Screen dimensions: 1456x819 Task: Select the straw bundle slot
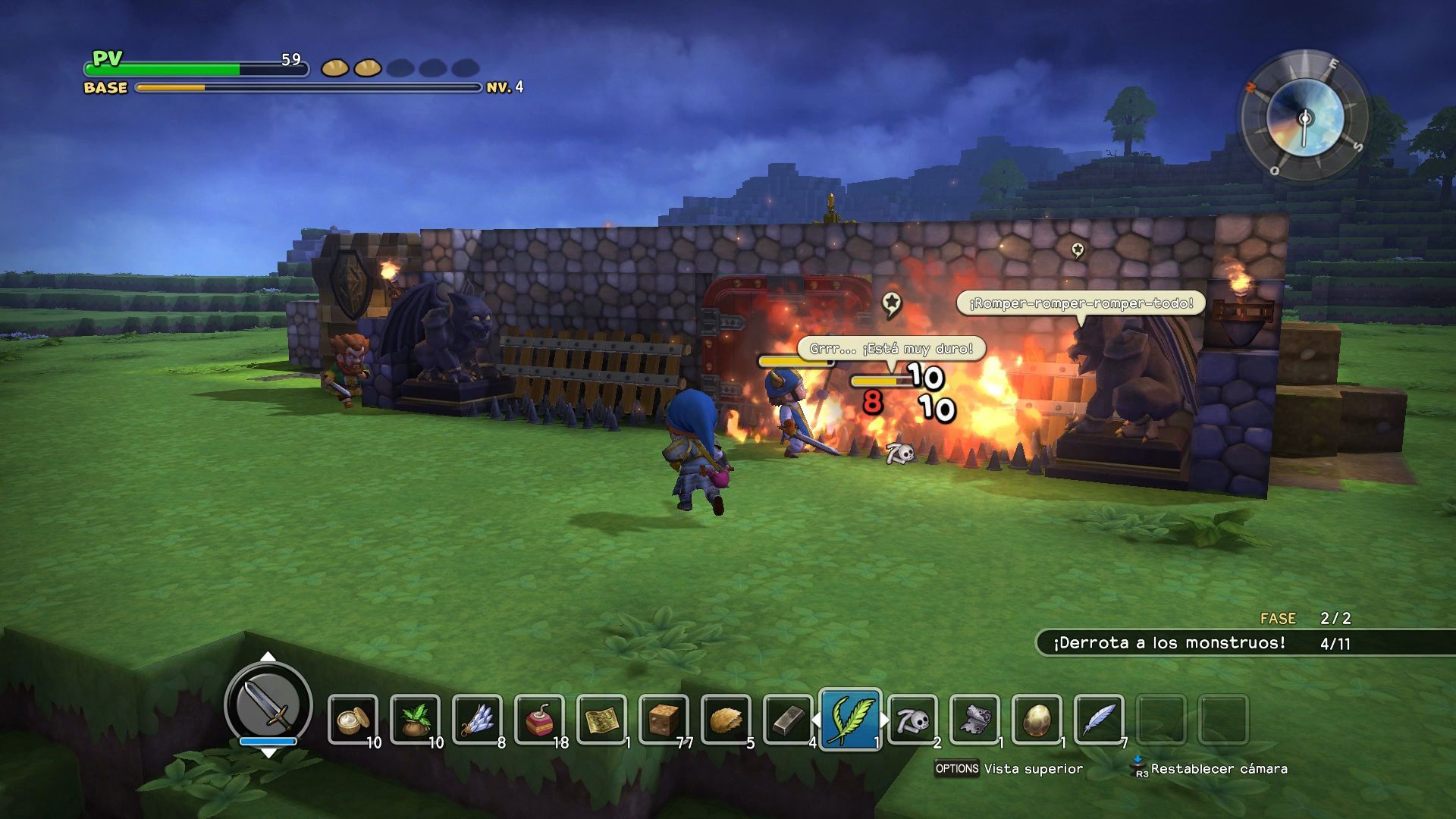726,719
